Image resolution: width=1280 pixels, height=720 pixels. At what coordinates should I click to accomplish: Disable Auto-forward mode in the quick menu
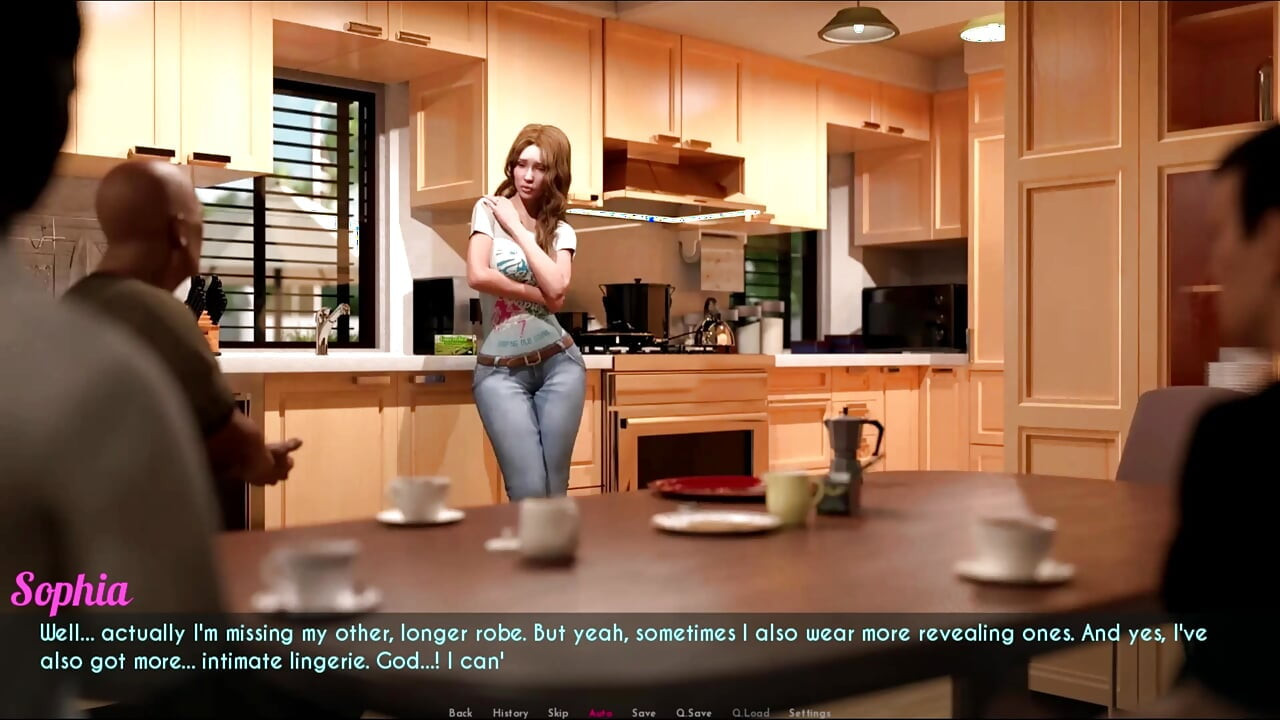click(600, 713)
